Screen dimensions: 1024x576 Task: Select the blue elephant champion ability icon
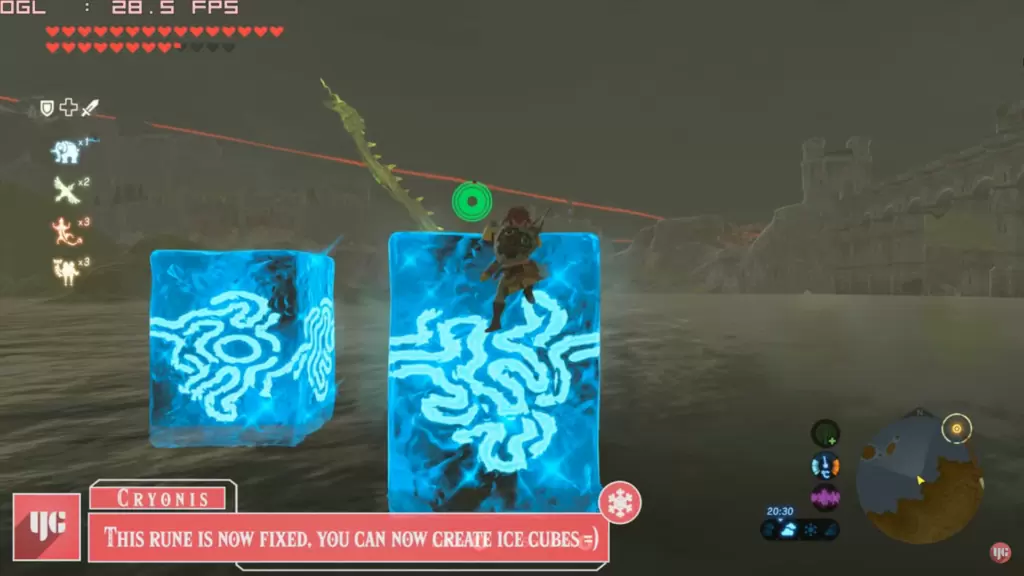point(66,151)
